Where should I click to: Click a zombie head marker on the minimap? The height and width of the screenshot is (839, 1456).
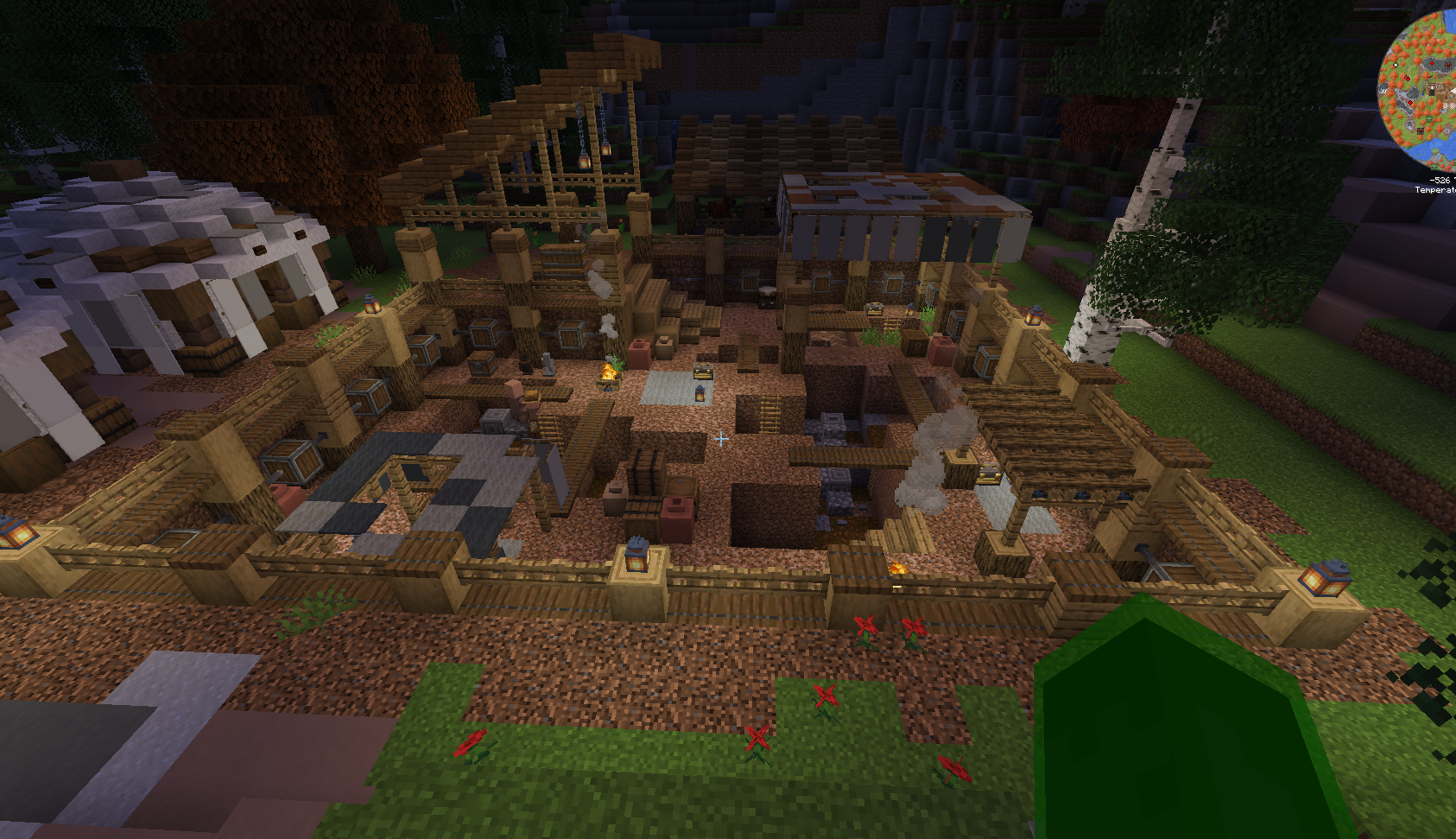[x=1429, y=119]
